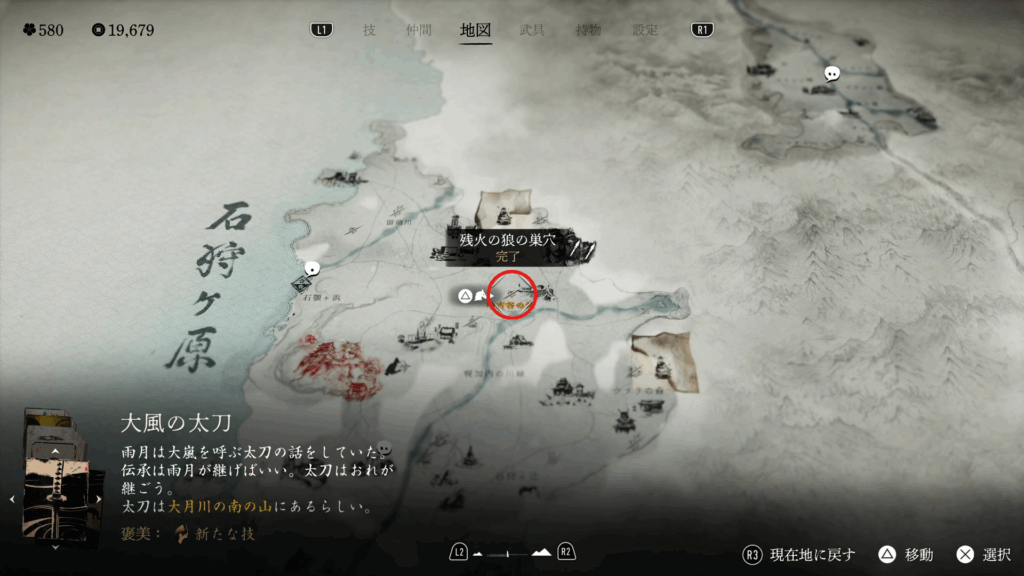Viewport: 1024px width, 576px height.
Task: Open the 仲間 tab
Action: [419, 30]
